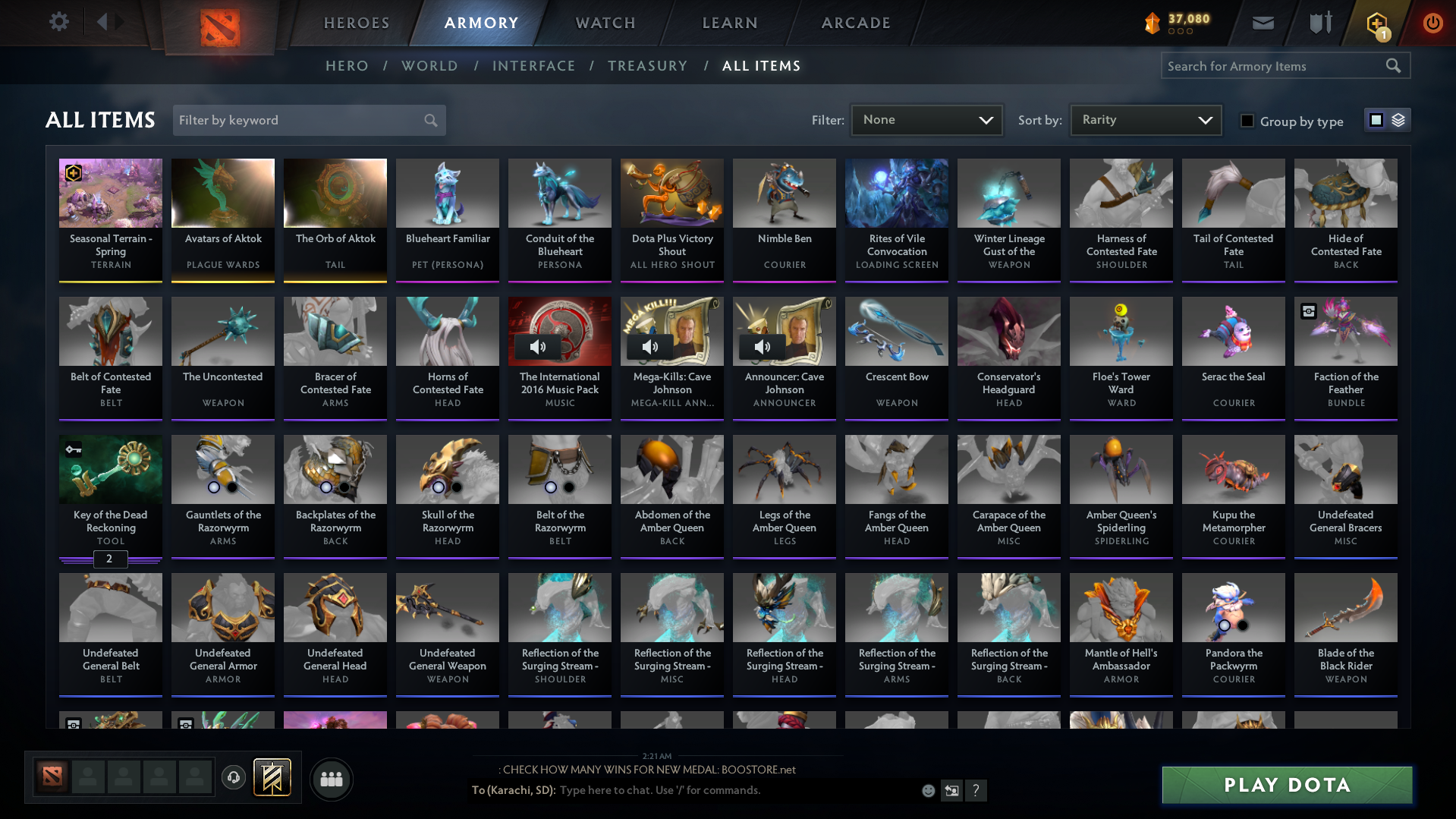Enable the Group by type checkbox
This screenshot has width=1456, height=819.
pyautogui.click(x=1247, y=121)
